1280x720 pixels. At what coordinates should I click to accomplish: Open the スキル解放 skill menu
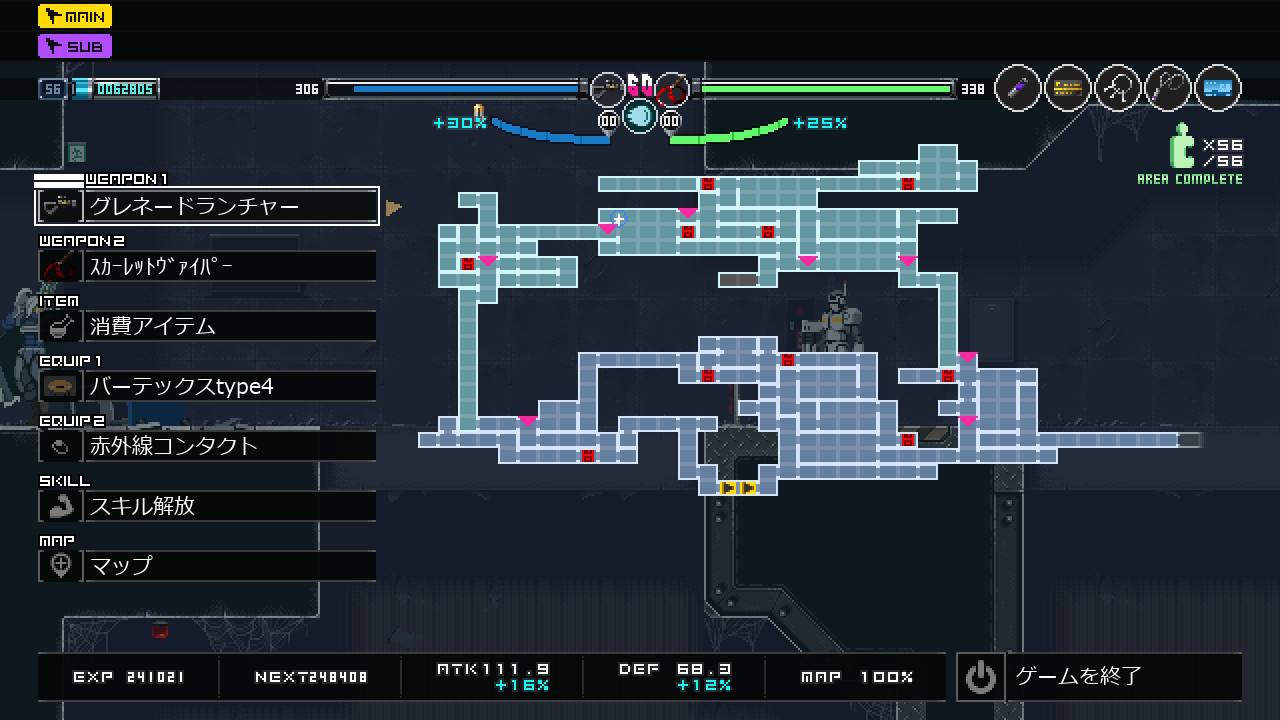(x=207, y=506)
